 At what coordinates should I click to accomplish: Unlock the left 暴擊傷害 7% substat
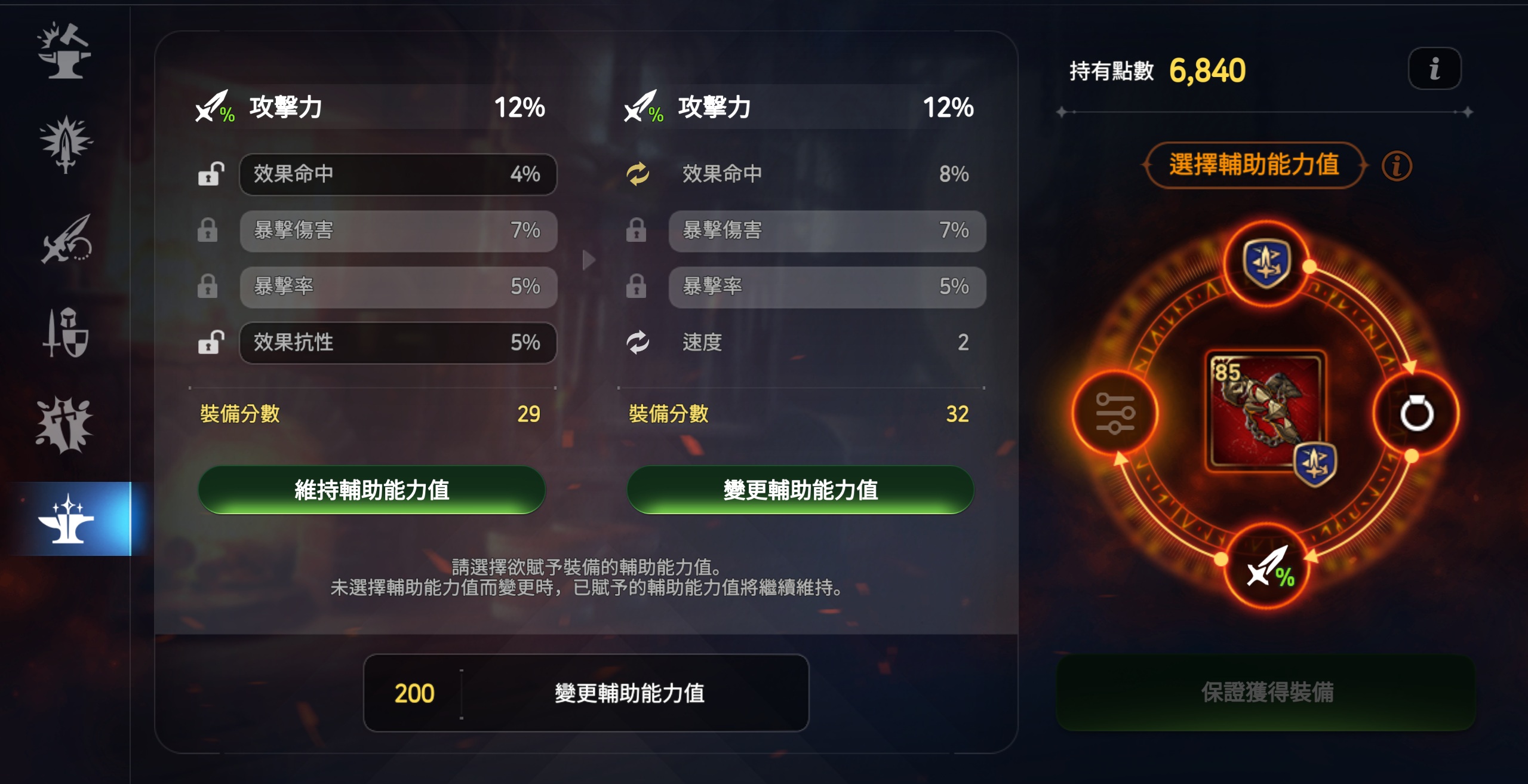208,230
